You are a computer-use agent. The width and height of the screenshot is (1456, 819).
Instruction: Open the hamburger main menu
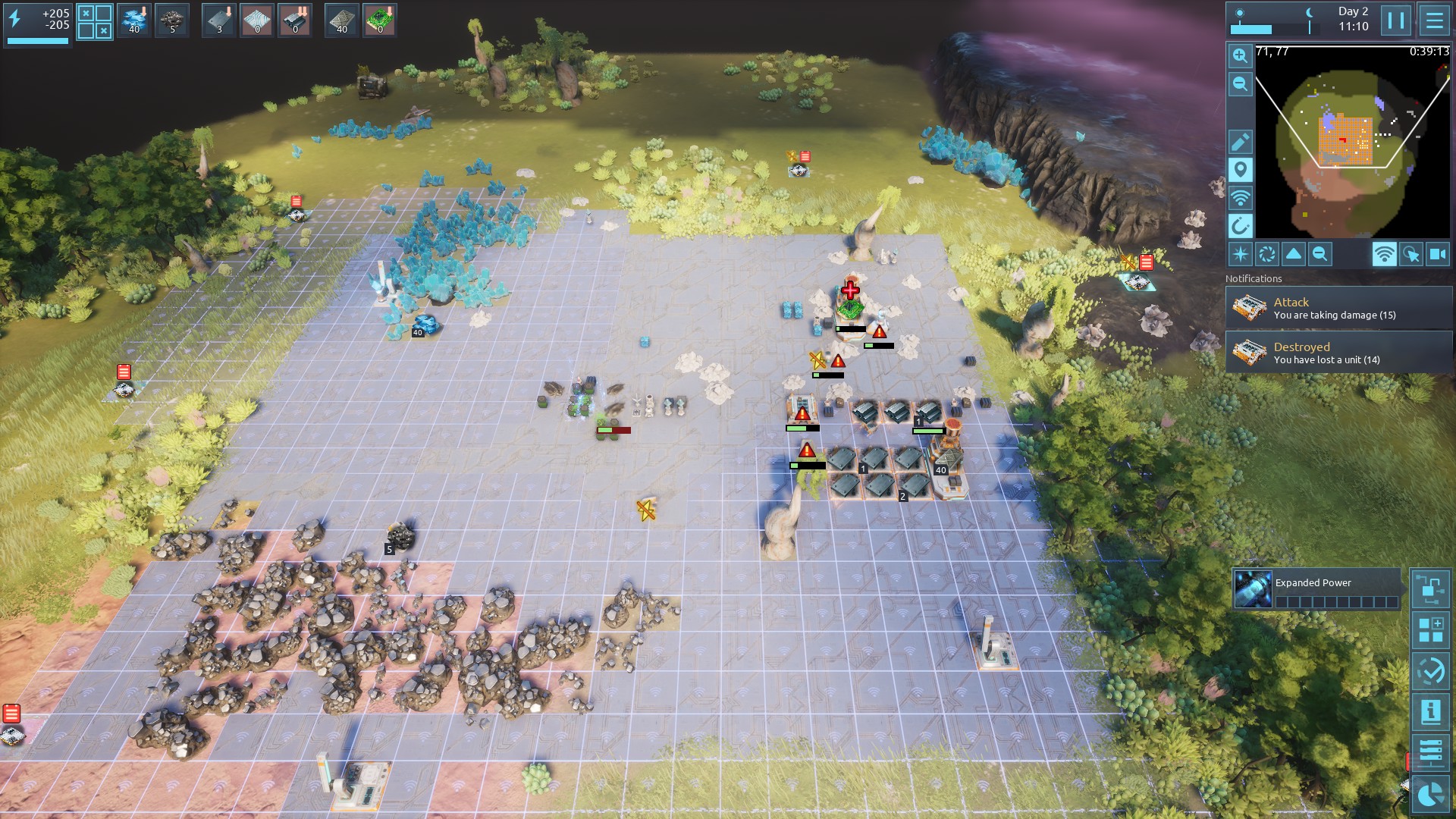(x=1434, y=20)
